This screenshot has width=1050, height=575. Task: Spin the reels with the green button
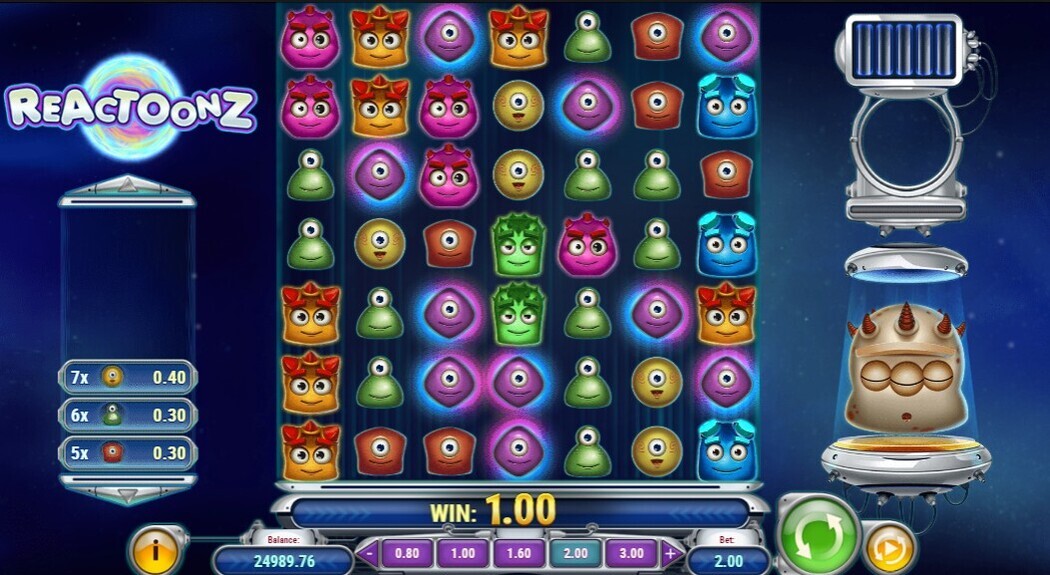pos(820,533)
